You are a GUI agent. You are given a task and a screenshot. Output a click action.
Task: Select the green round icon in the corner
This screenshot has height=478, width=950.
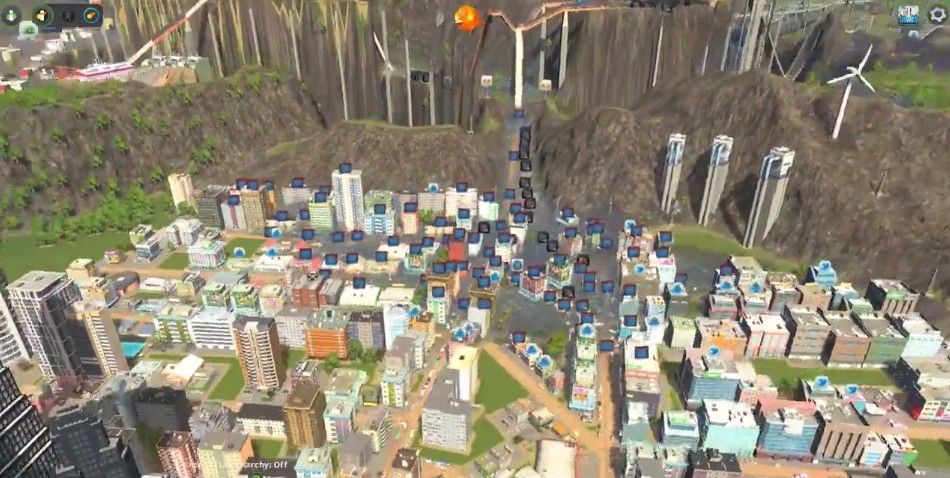point(13,14)
